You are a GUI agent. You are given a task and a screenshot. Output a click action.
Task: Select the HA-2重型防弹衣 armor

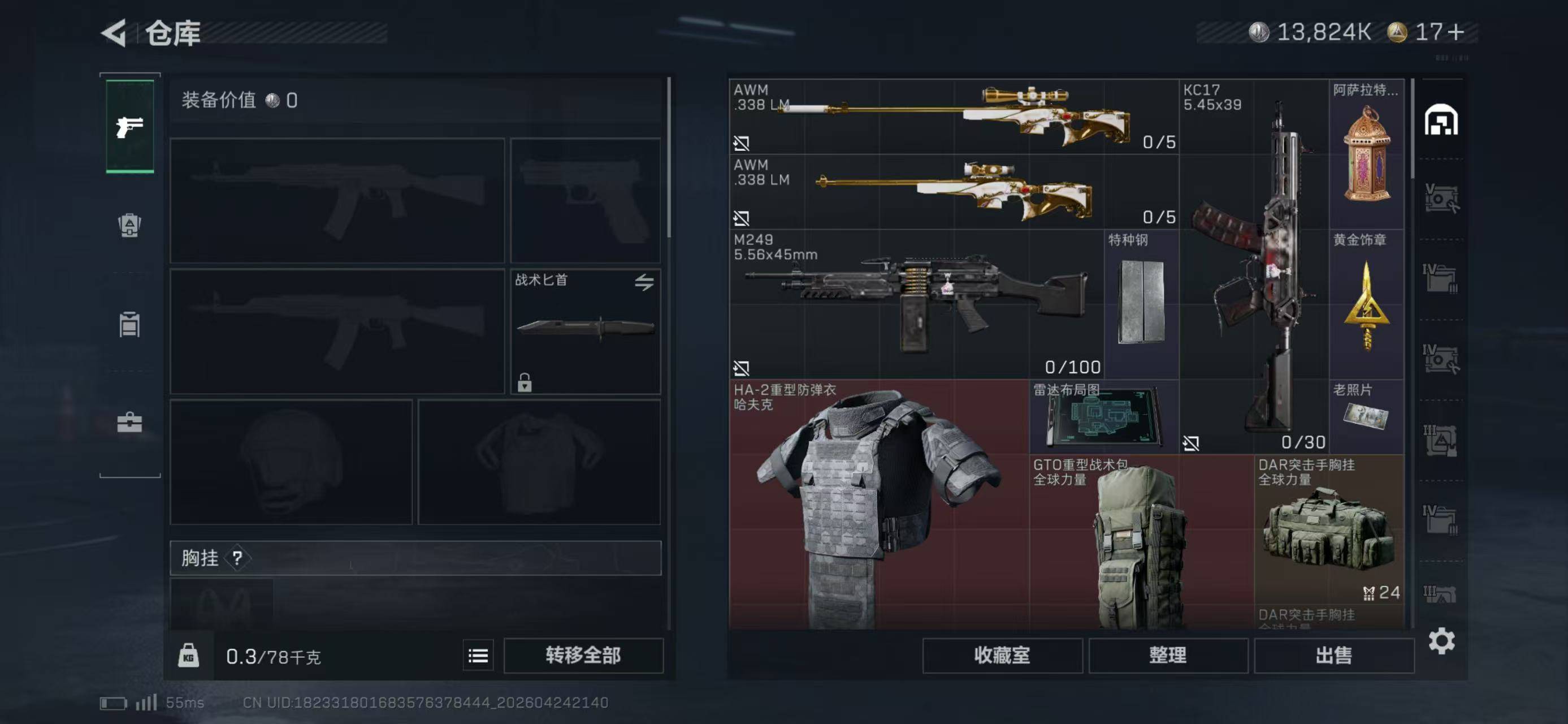(x=878, y=505)
